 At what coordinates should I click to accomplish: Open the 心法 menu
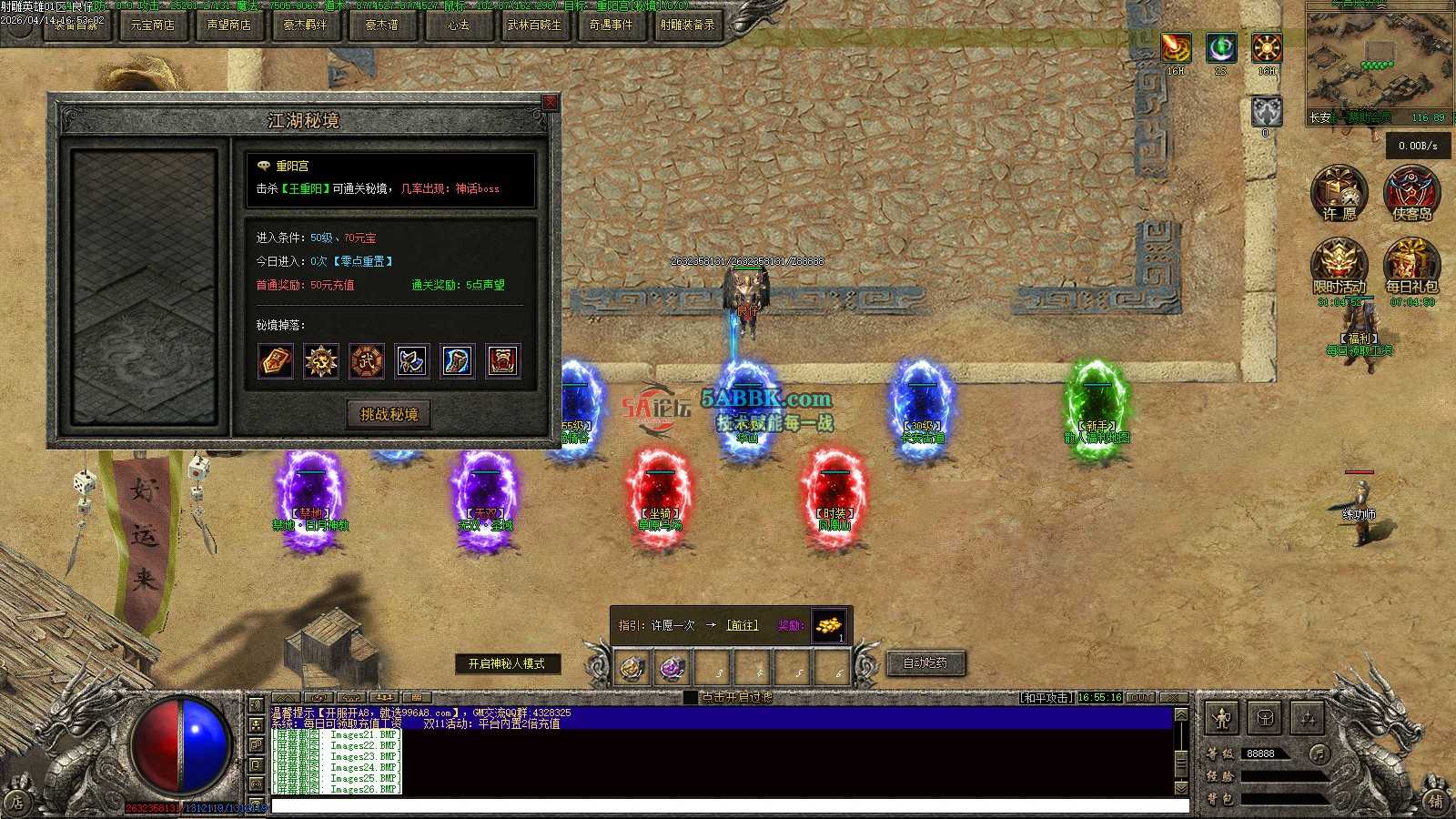point(459,25)
